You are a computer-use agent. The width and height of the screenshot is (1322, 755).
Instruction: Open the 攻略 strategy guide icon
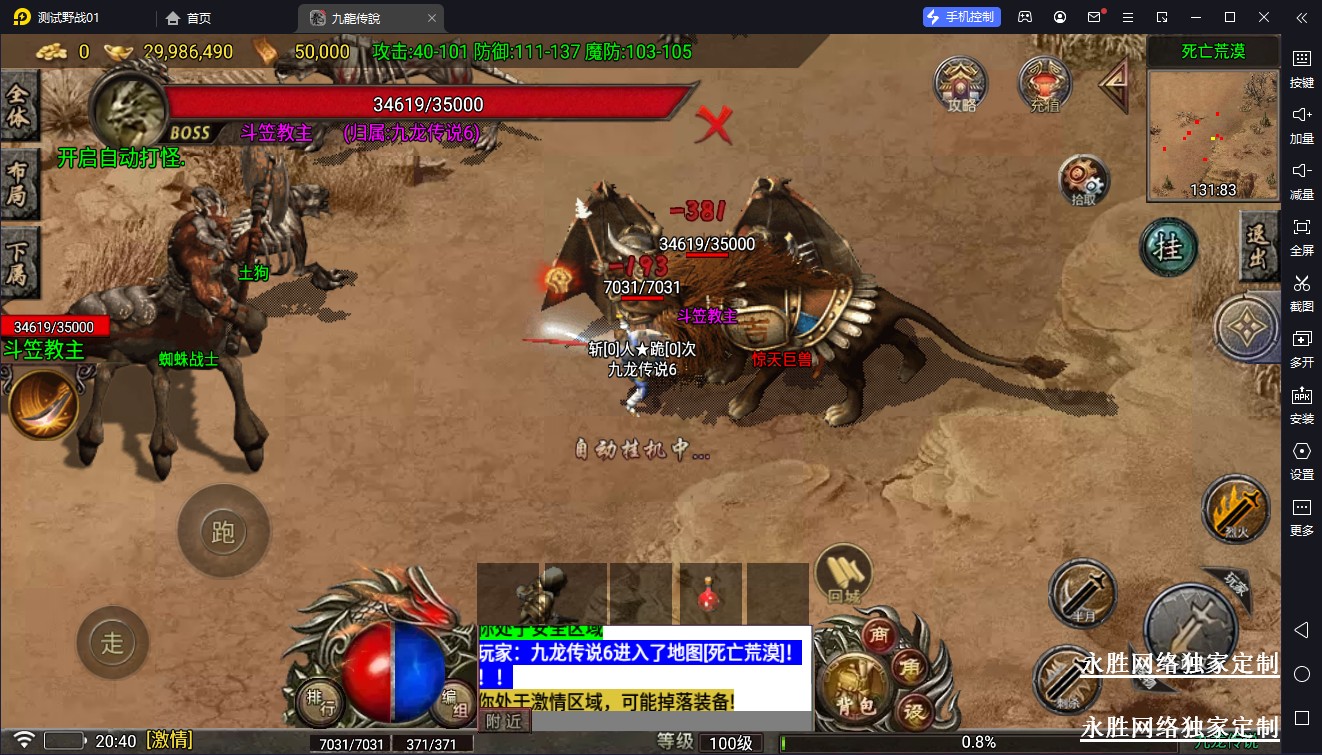[x=961, y=83]
